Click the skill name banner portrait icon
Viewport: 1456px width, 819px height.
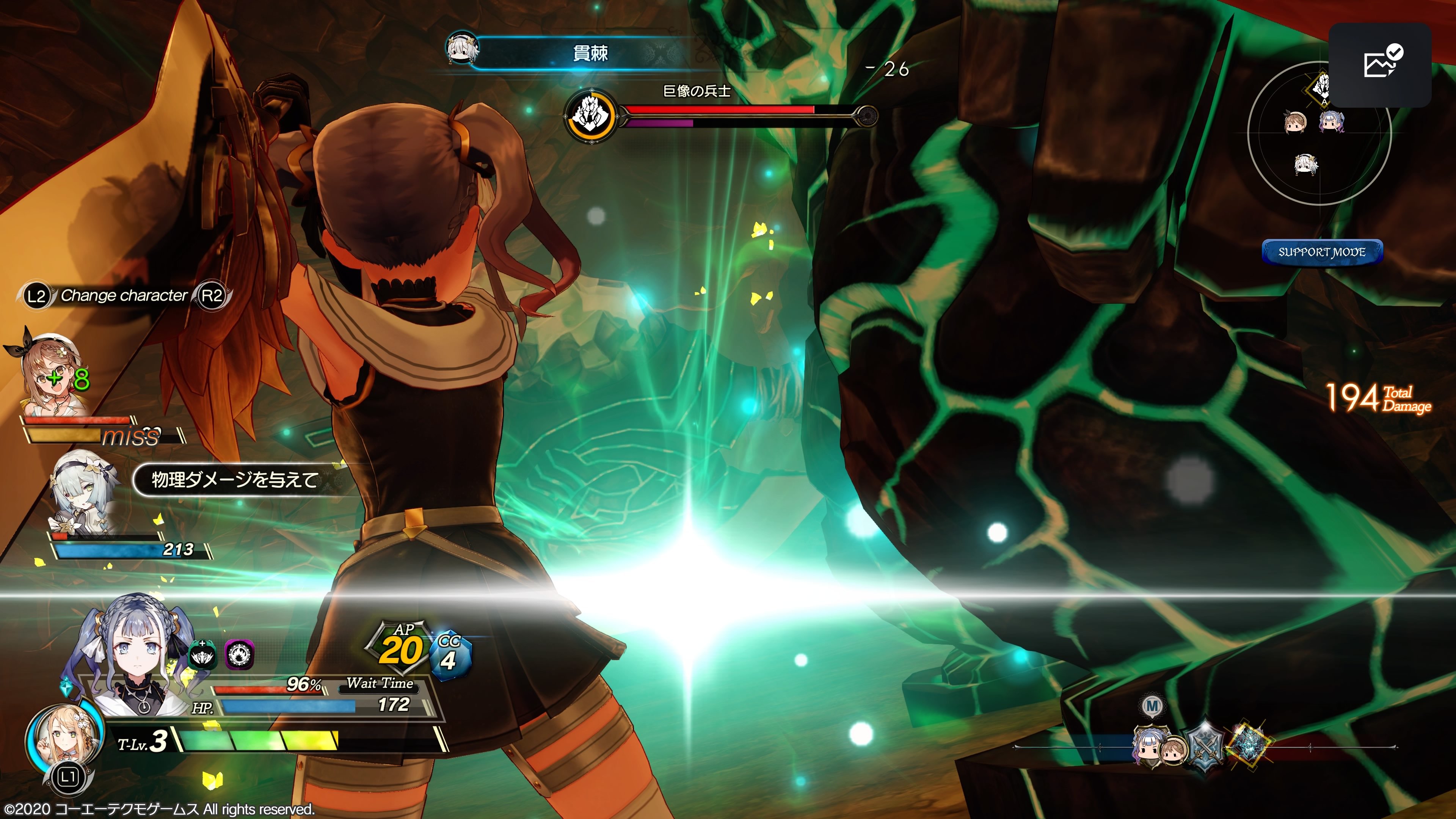tap(462, 49)
